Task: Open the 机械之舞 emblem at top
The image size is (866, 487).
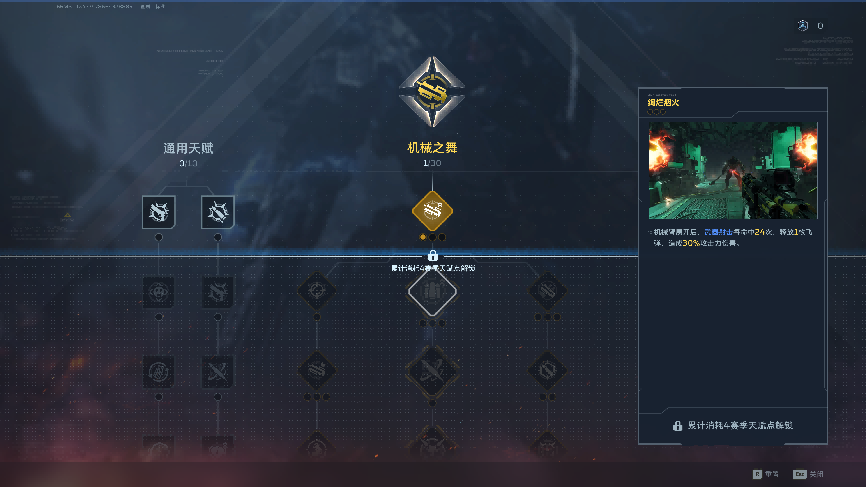Action: click(x=432, y=92)
